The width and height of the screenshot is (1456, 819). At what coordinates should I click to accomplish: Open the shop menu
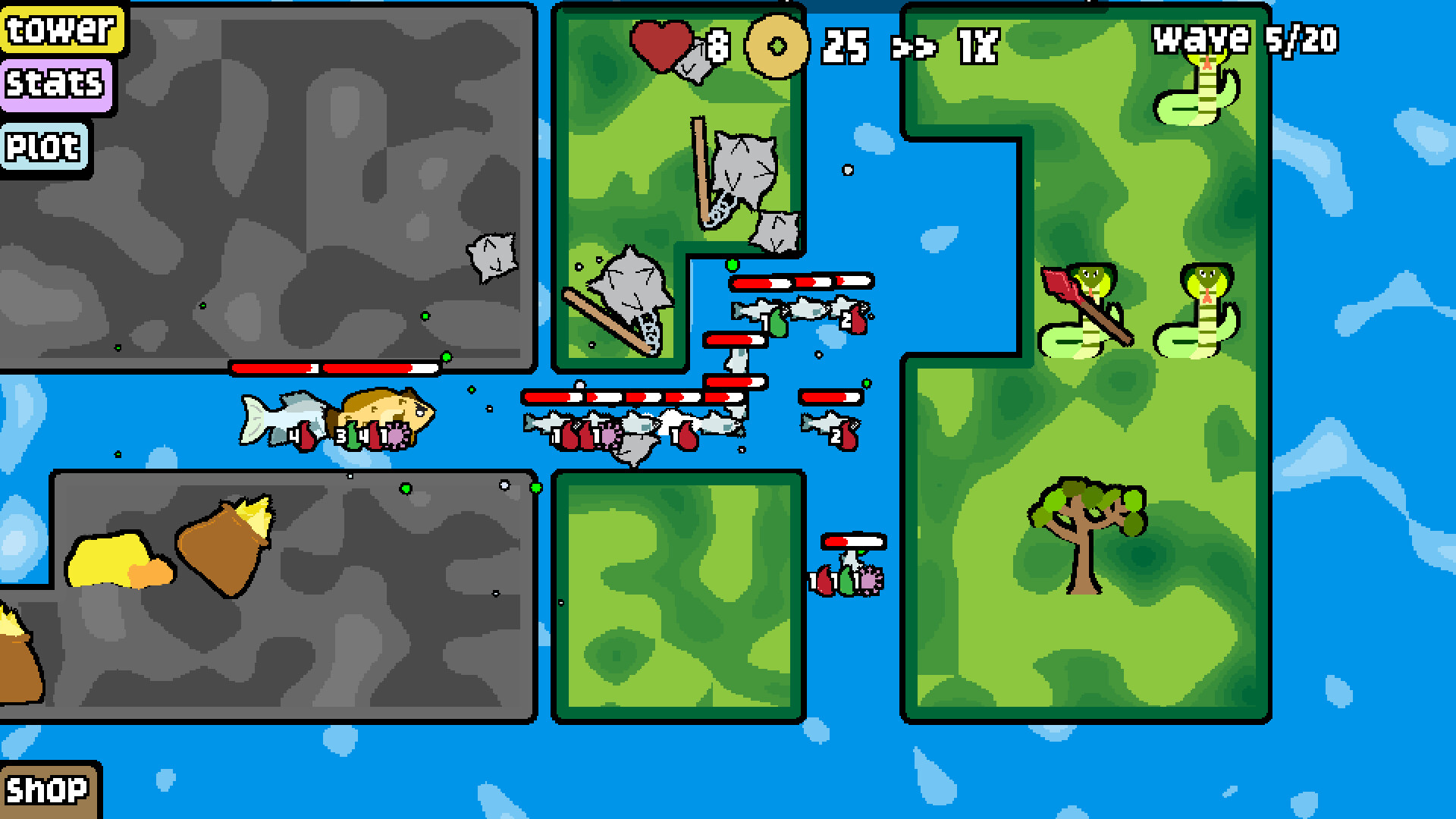pyautogui.click(x=47, y=791)
